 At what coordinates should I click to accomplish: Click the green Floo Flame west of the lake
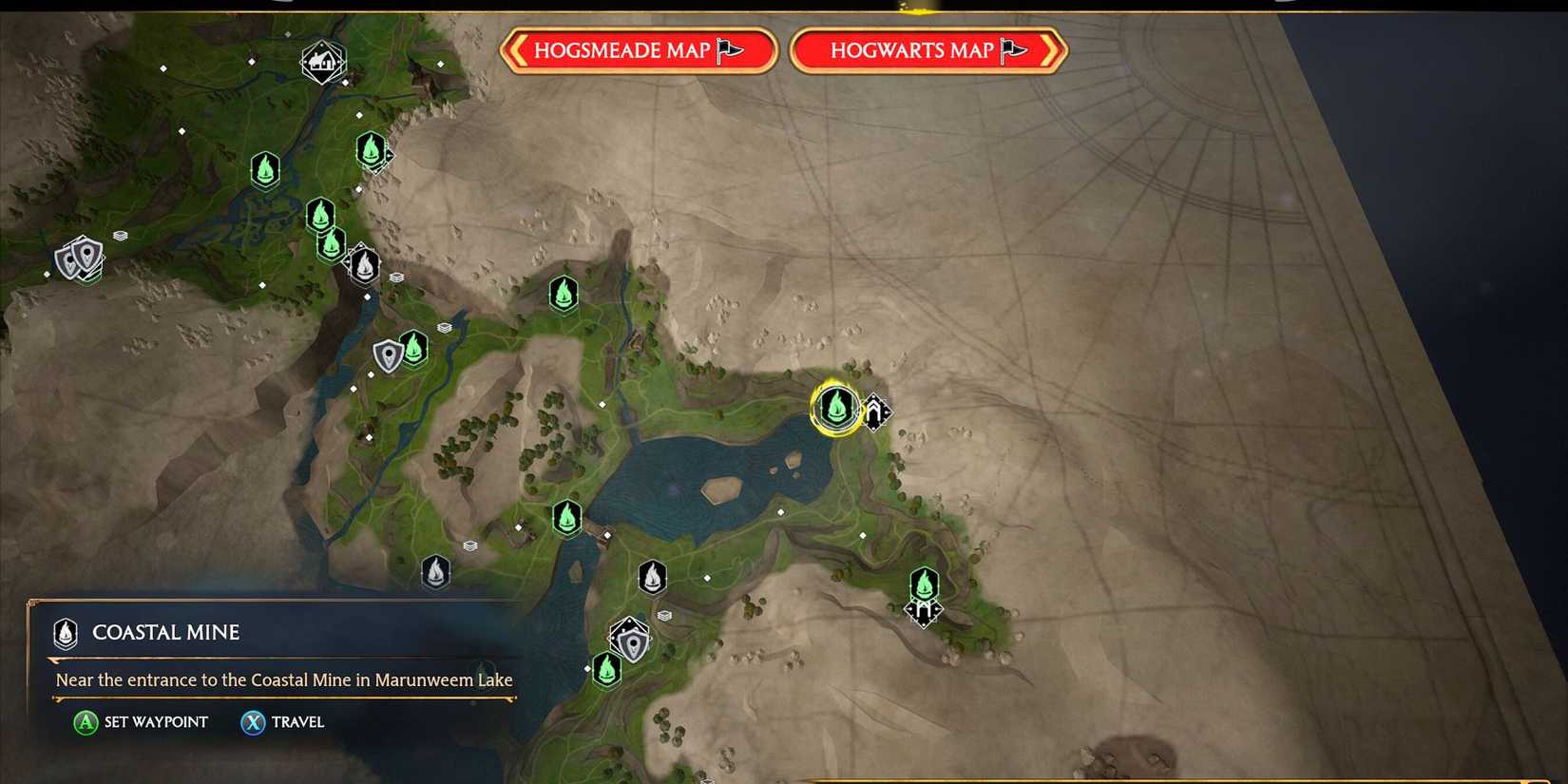pos(566,519)
